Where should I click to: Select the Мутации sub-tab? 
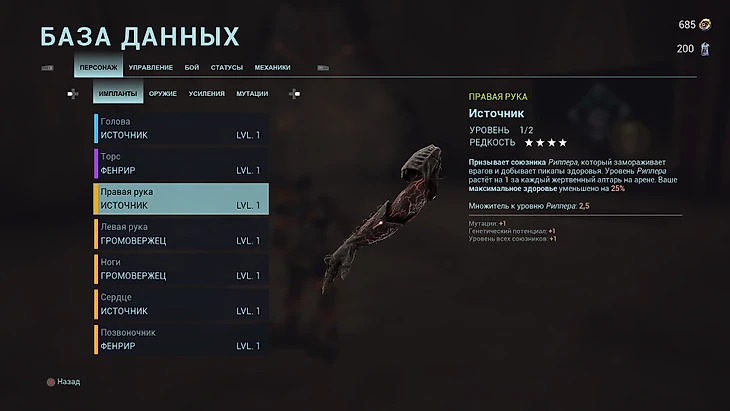(x=251, y=93)
